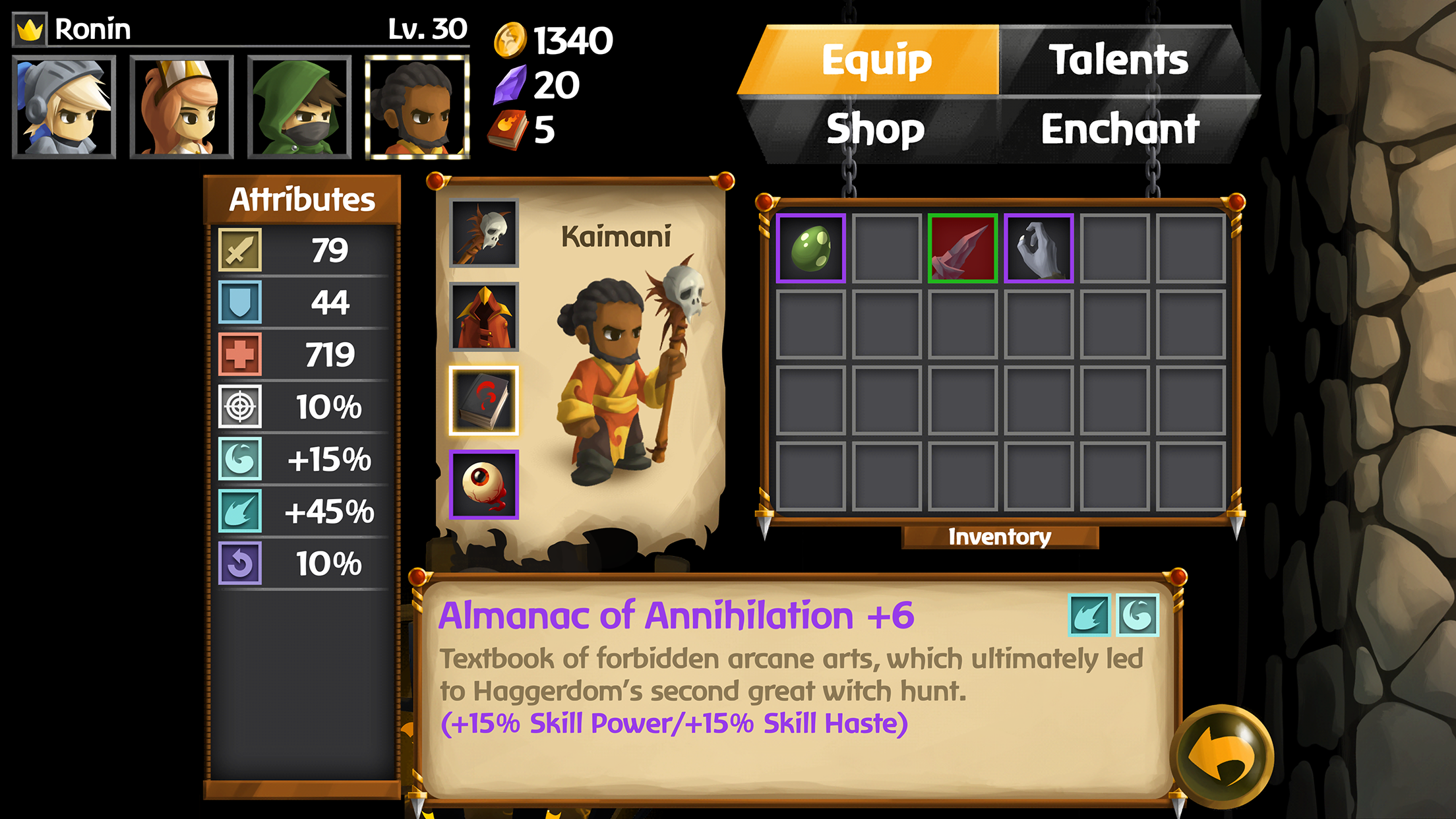
Task: Select the red dagger inventory item
Action: click(962, 249)
